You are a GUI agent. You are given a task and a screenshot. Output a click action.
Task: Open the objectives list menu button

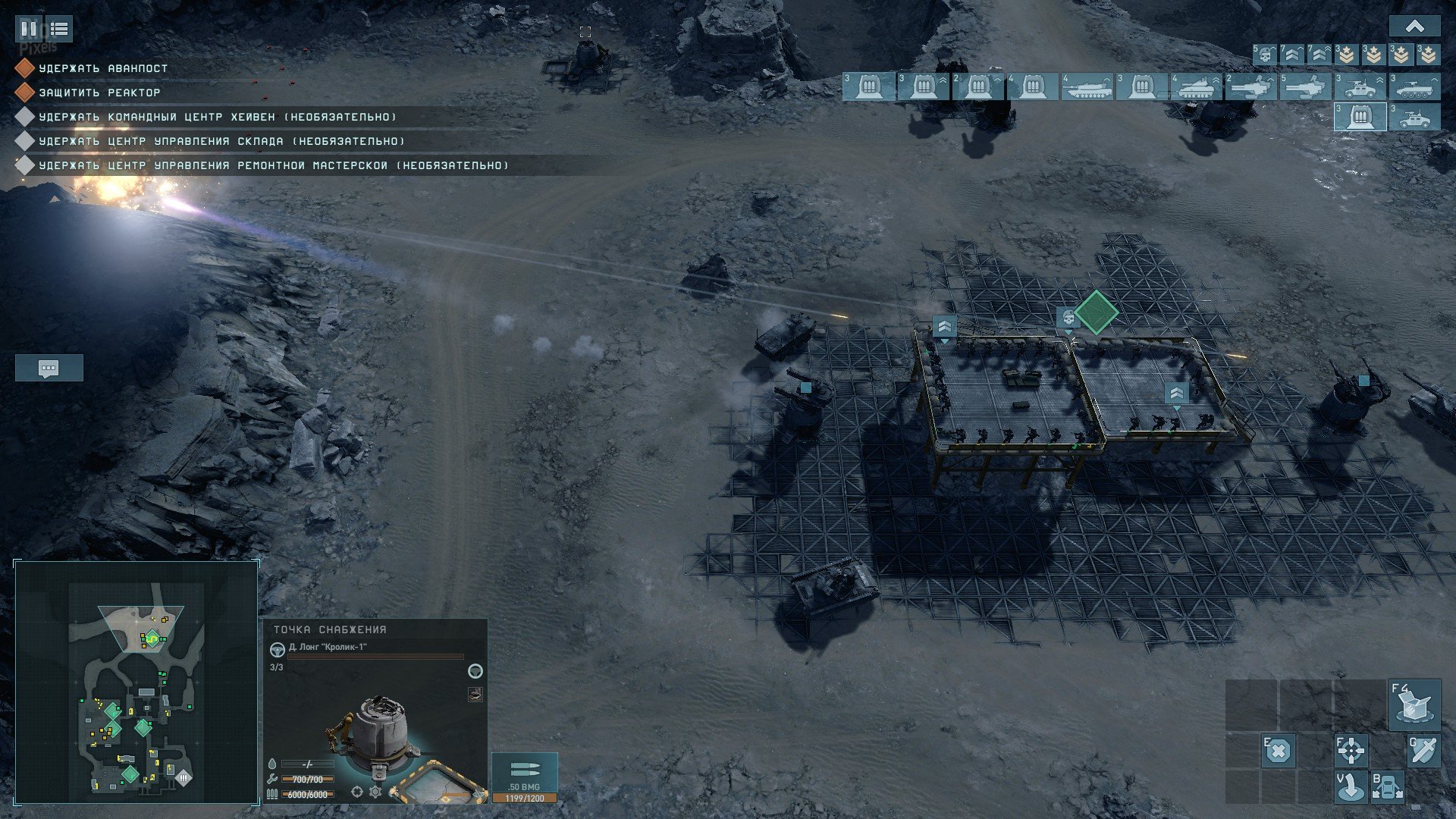click(x=59, y=29)
